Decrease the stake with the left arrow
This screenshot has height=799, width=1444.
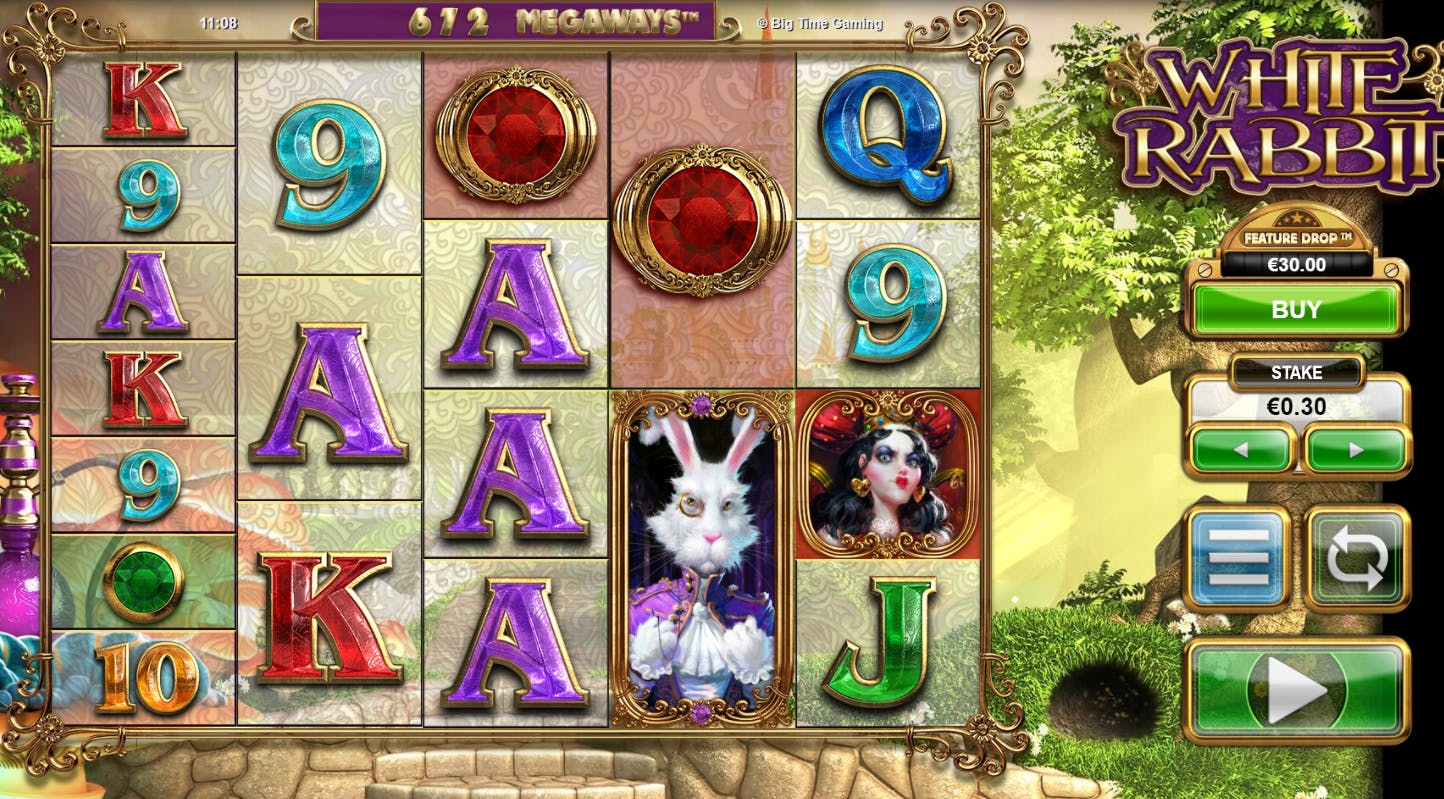1240,450
